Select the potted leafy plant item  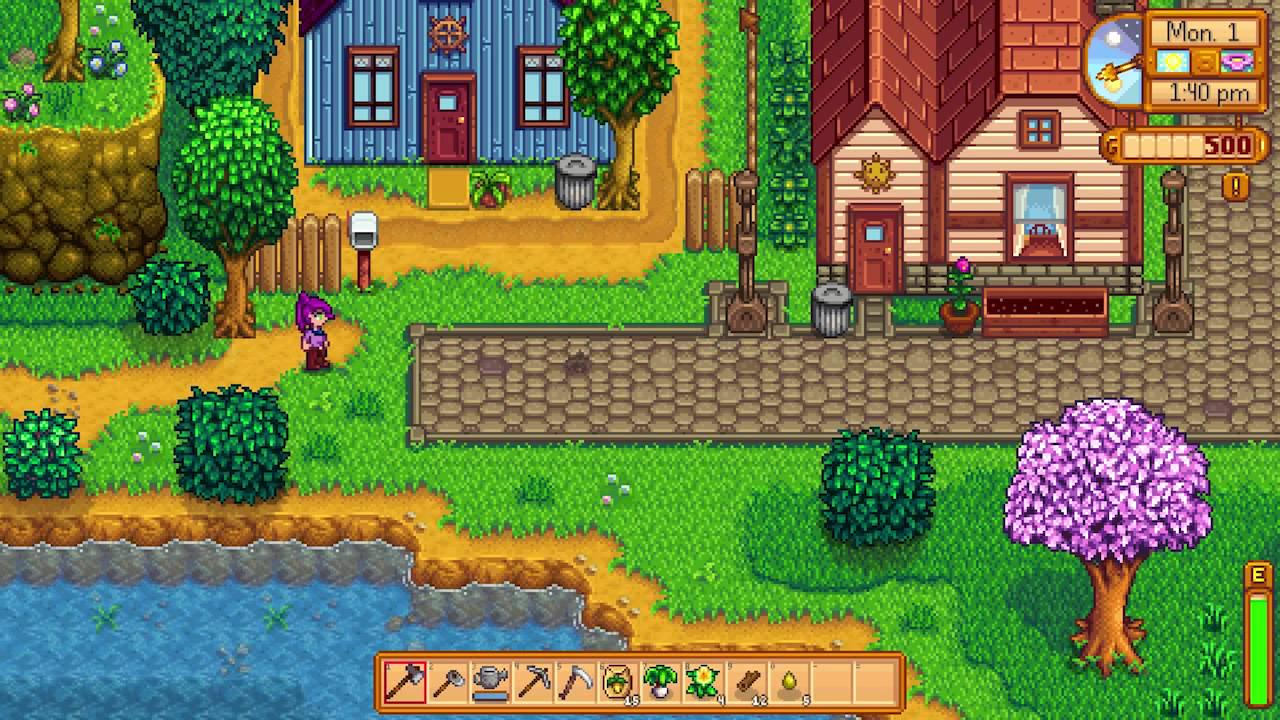662,683
